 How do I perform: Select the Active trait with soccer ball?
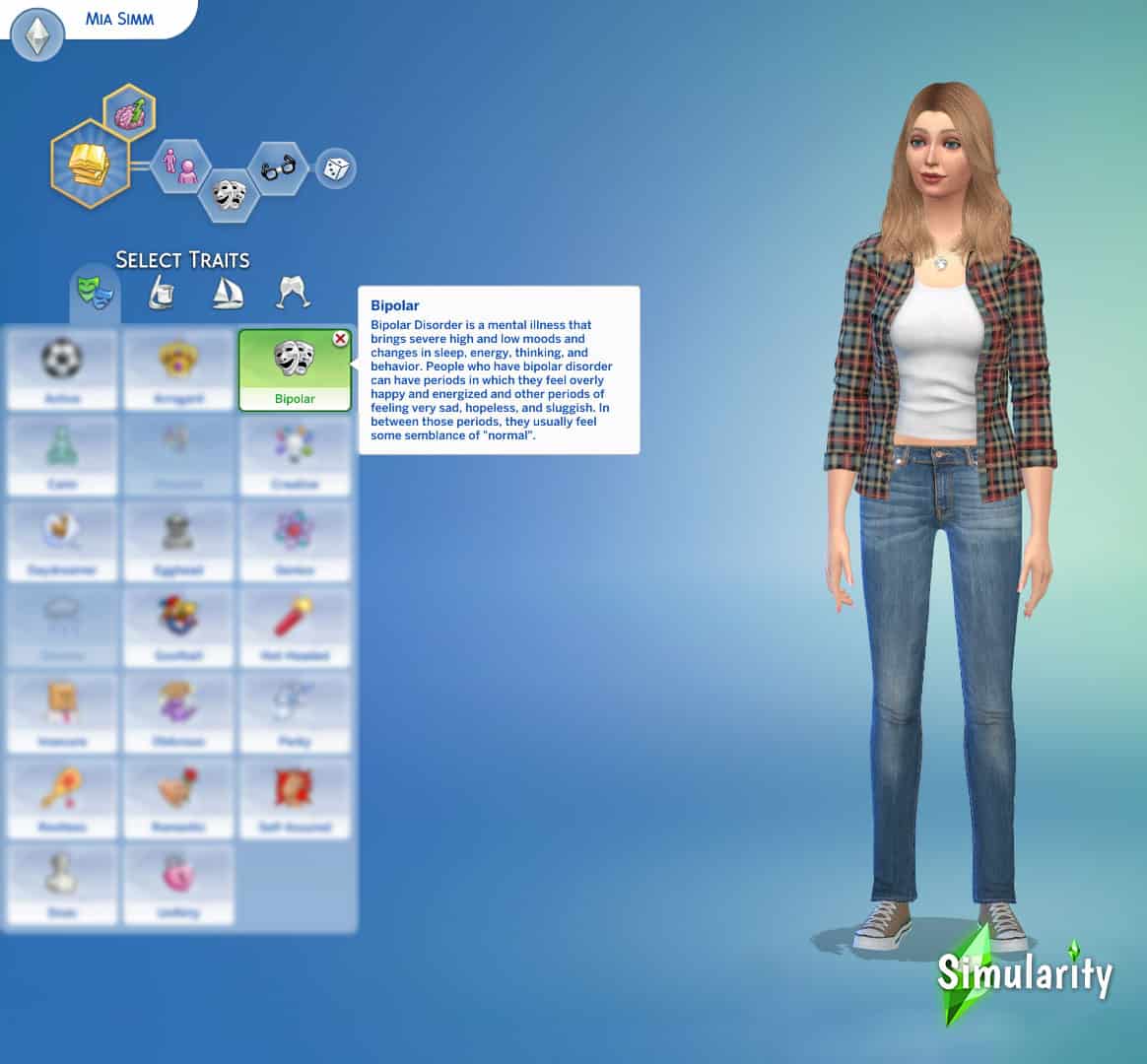(62, 369)
